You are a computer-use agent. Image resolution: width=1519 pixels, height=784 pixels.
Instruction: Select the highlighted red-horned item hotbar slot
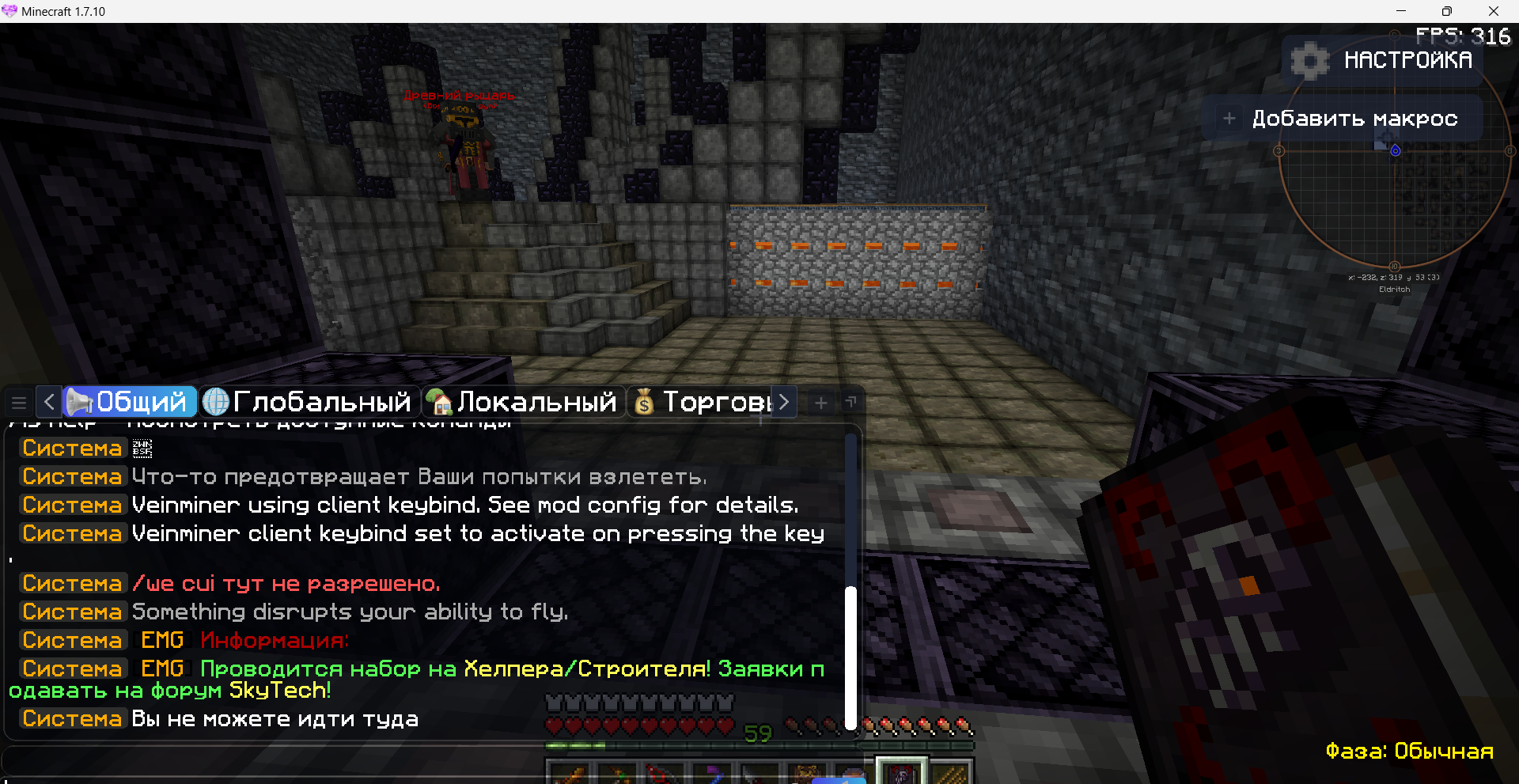901,773
